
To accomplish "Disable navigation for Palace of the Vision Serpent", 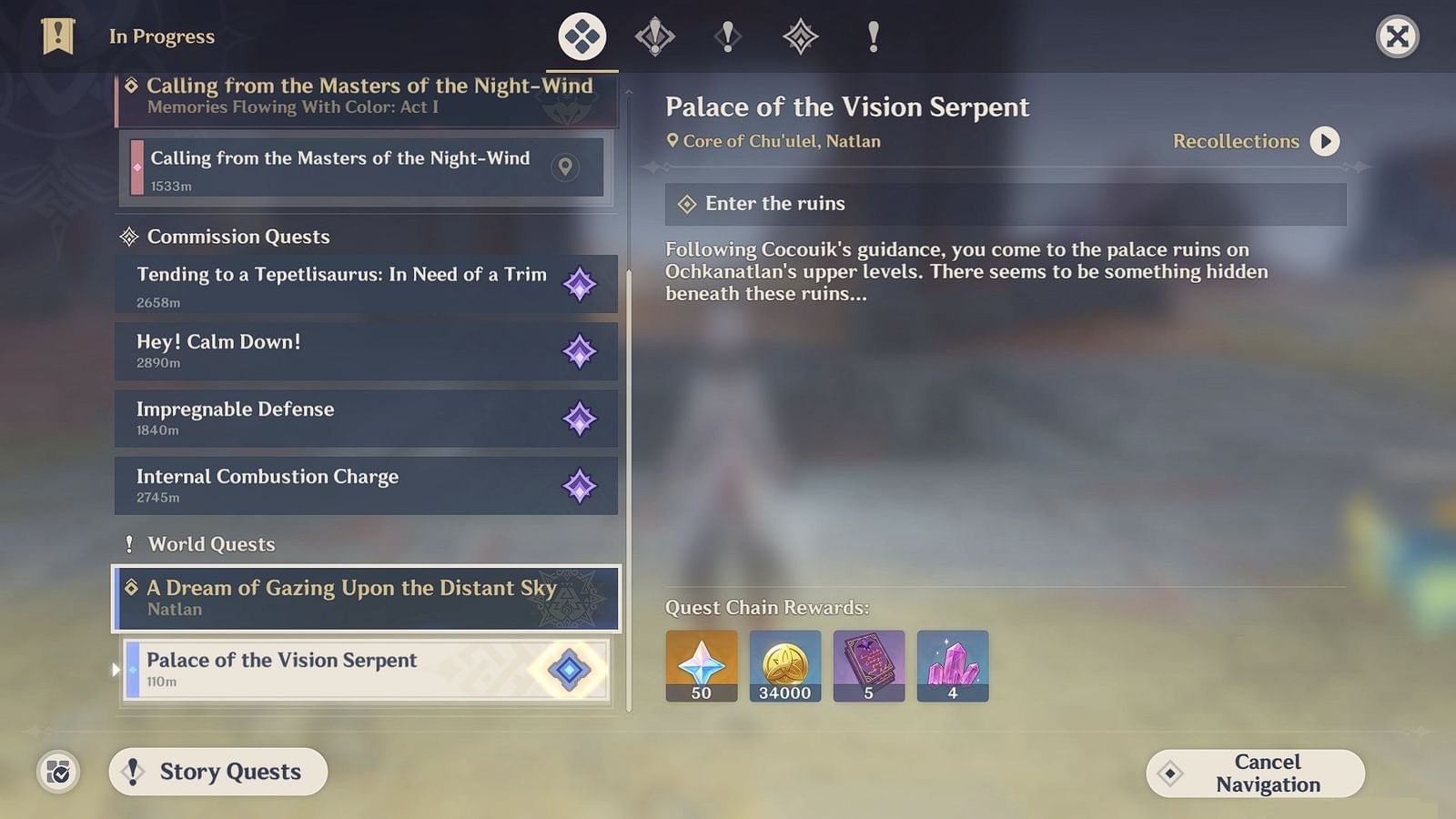I will (x=568, y=669).
